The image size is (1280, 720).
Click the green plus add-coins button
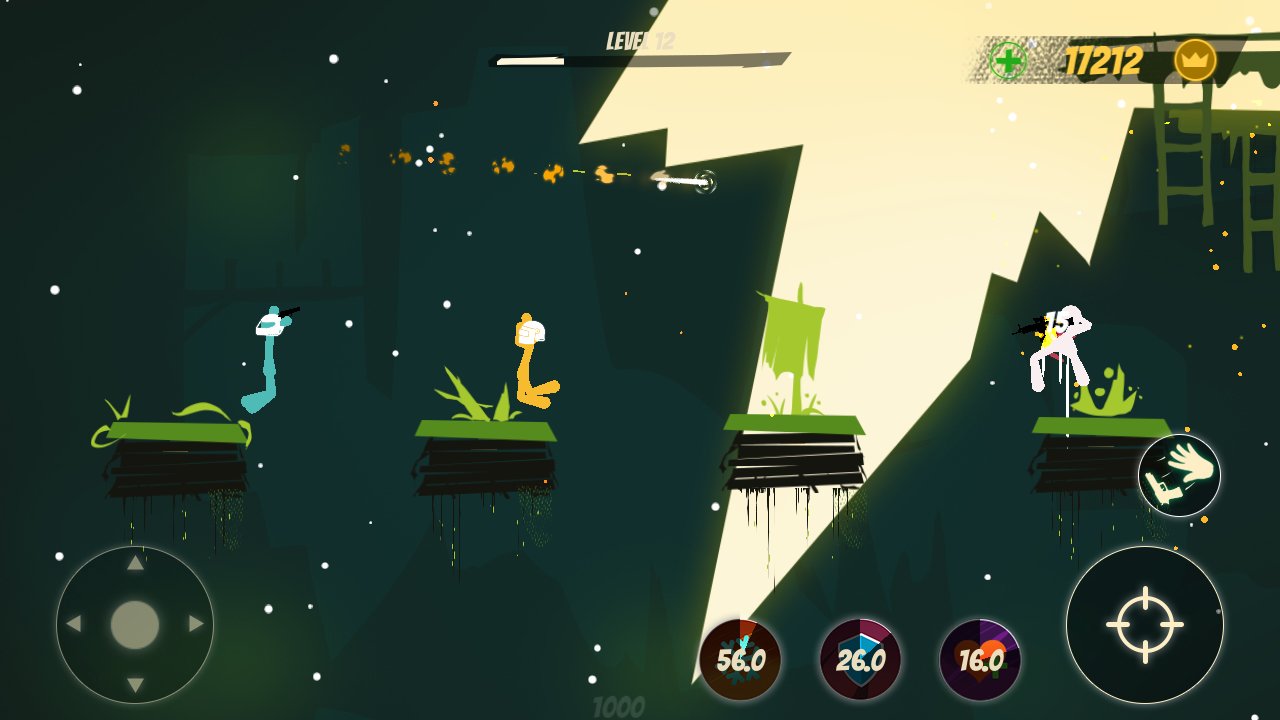(1008, 61)
